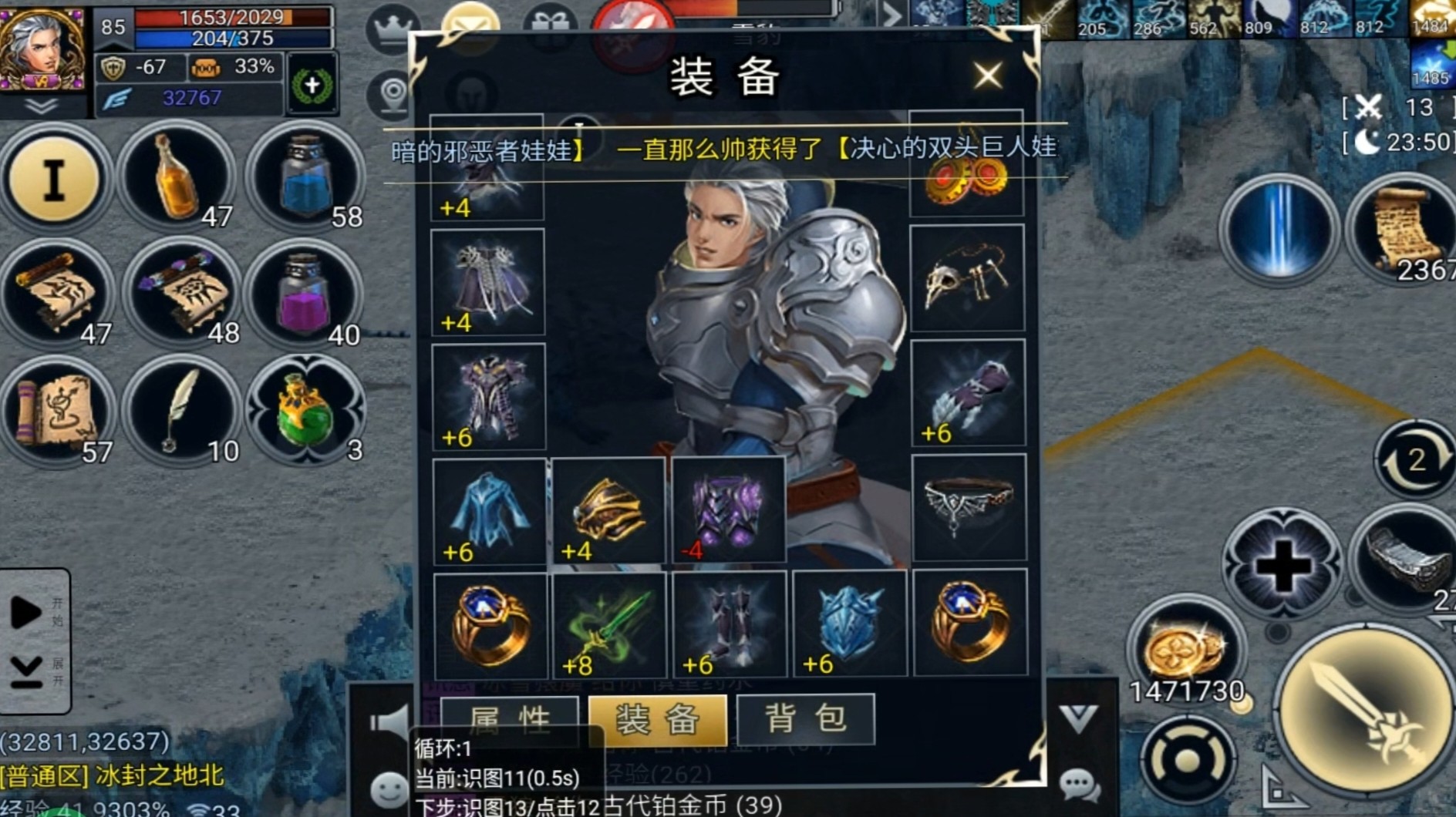
Task: Click the gold coin currency icon
Action: [1185, 649]
